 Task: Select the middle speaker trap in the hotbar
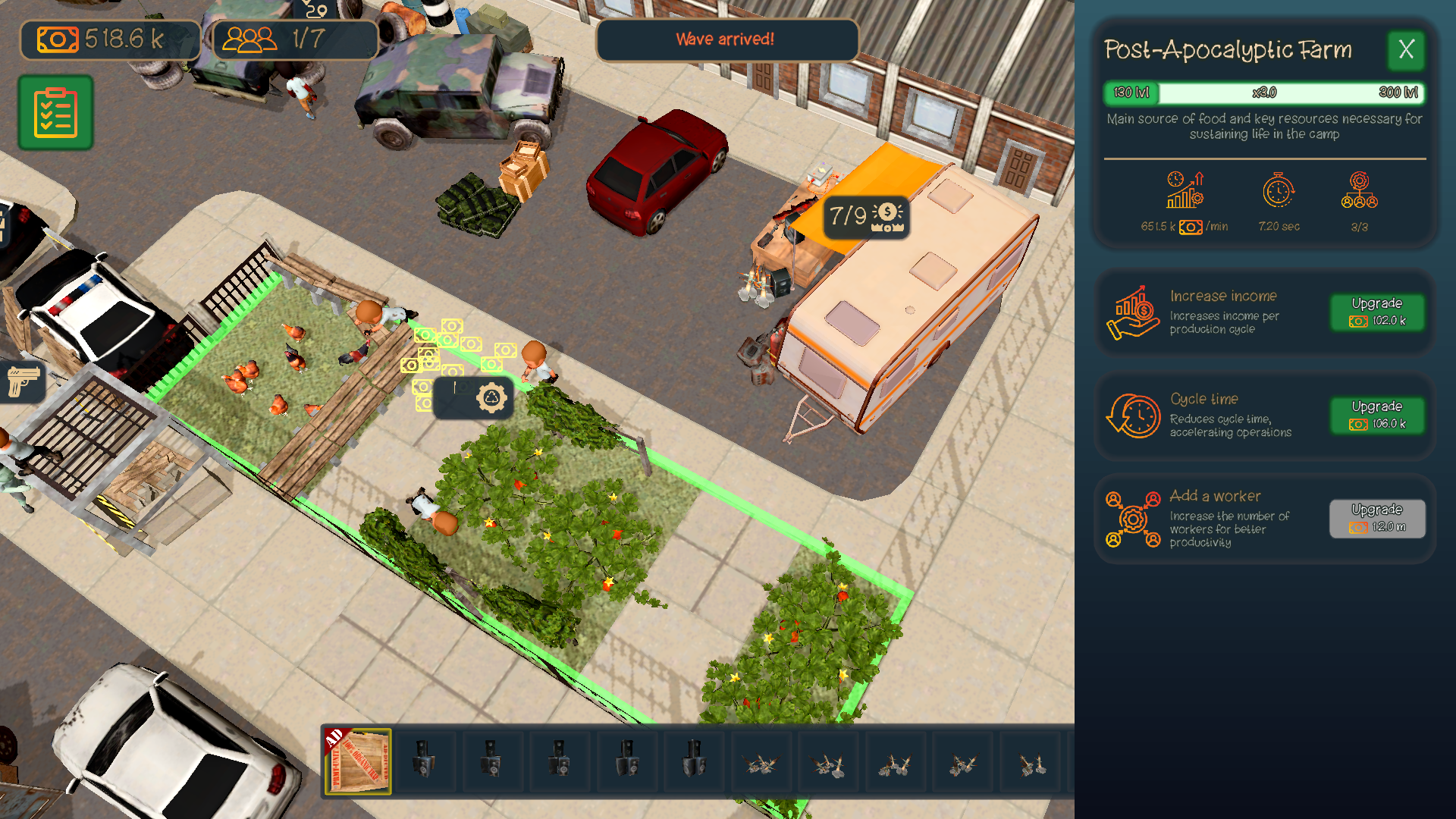[559, 761]
